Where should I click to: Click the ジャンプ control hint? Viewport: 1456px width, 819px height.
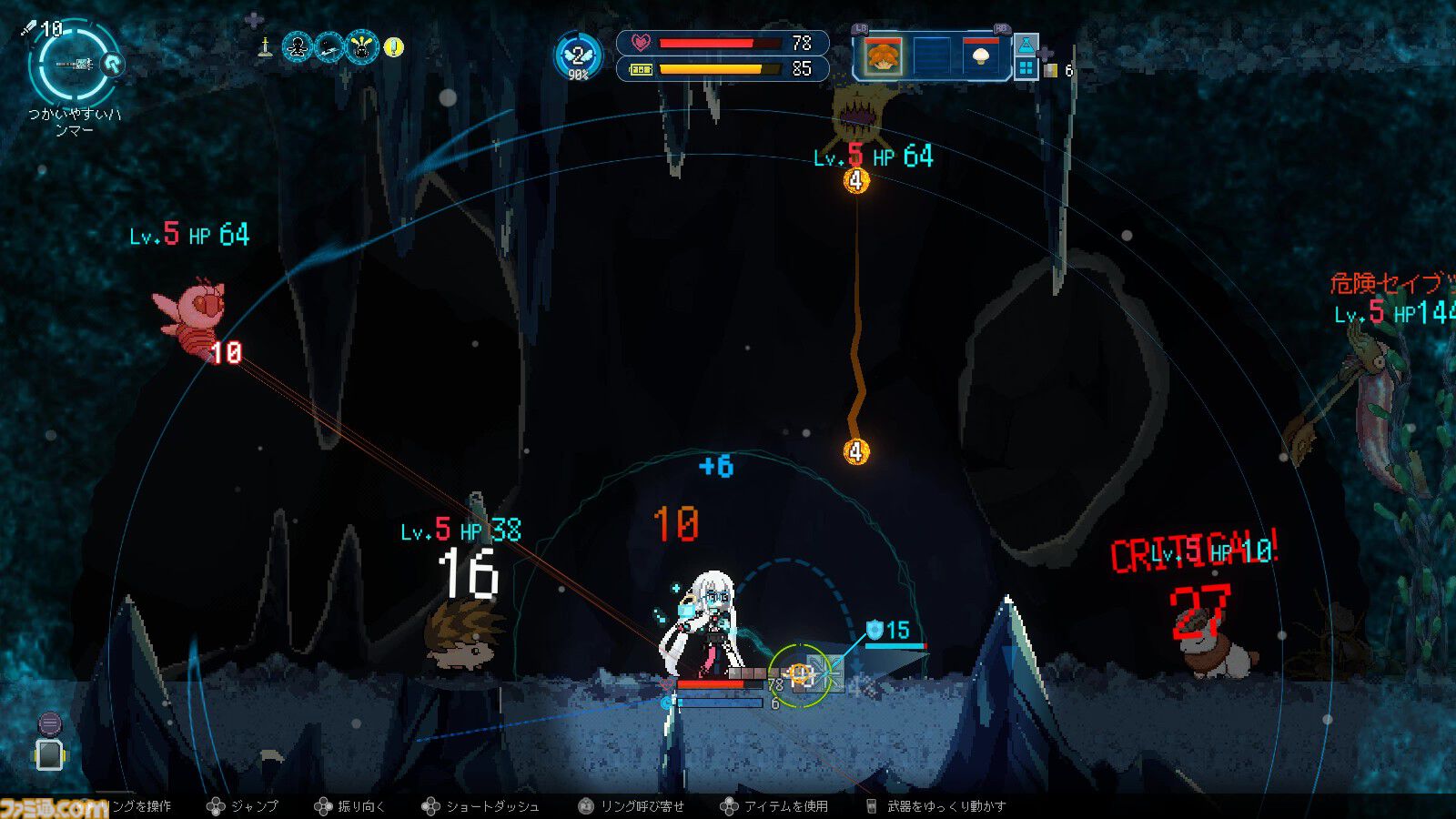tap(254, 806)
